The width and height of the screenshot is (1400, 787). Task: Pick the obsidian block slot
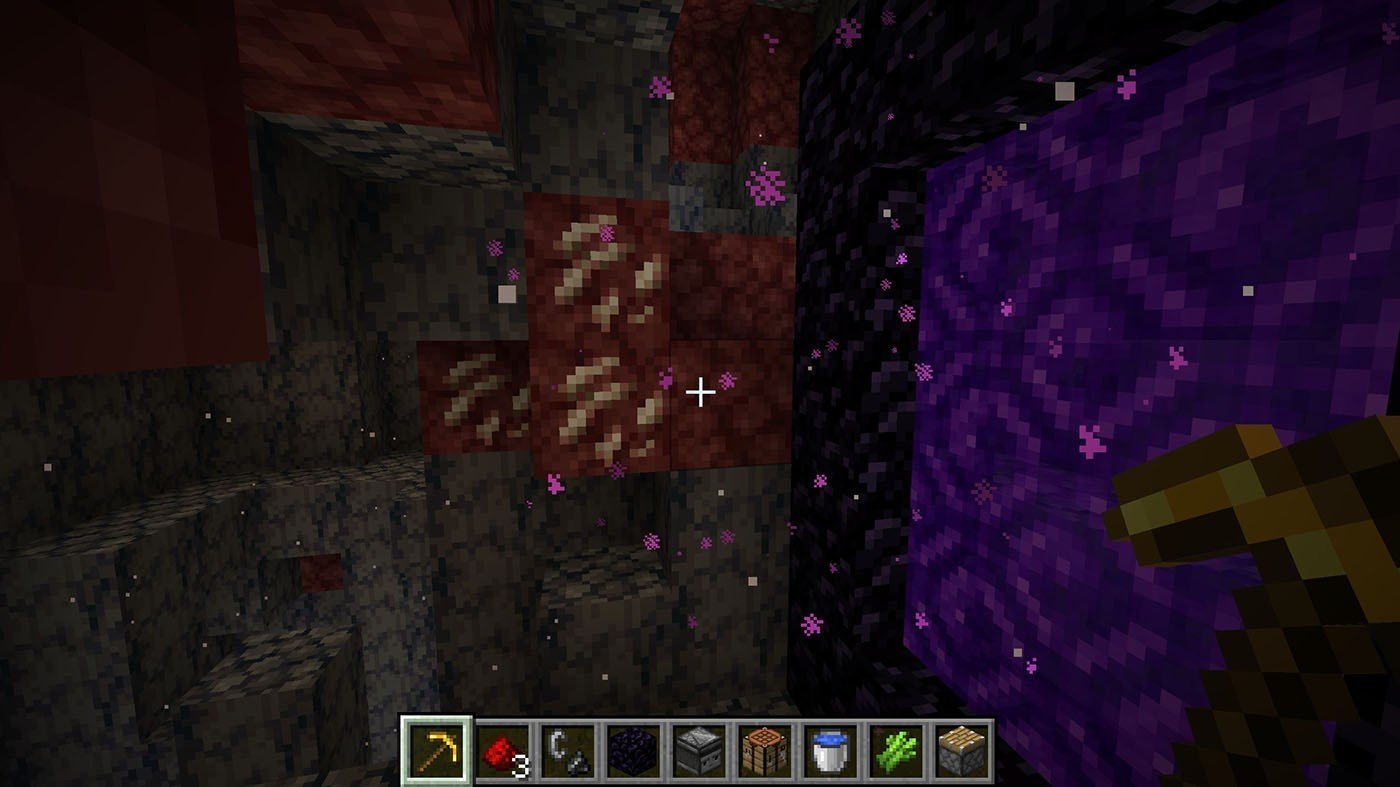coord(632,750)
